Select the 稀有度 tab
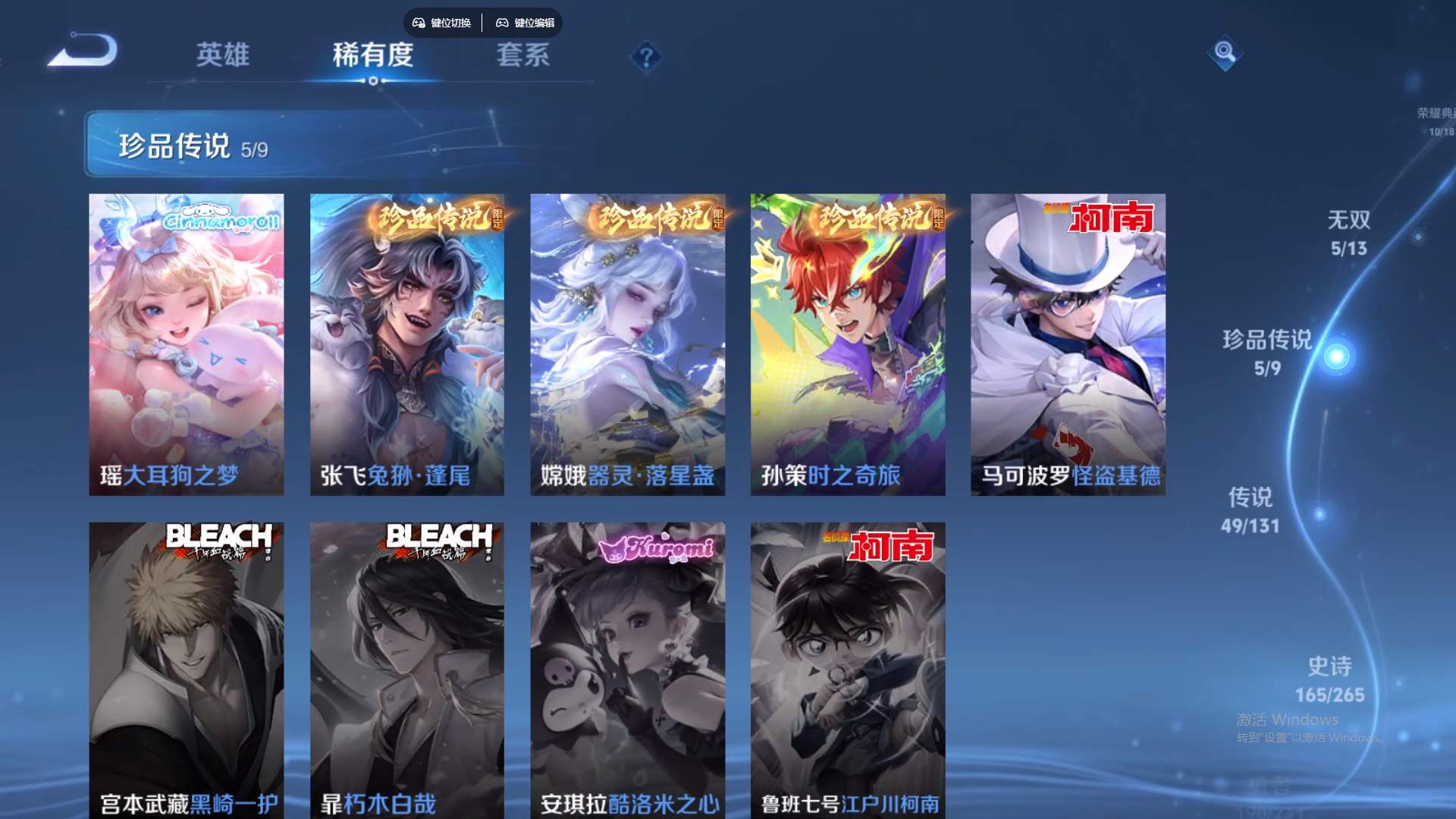This screenshot has height=819, width=1456. tap(372, 55)
